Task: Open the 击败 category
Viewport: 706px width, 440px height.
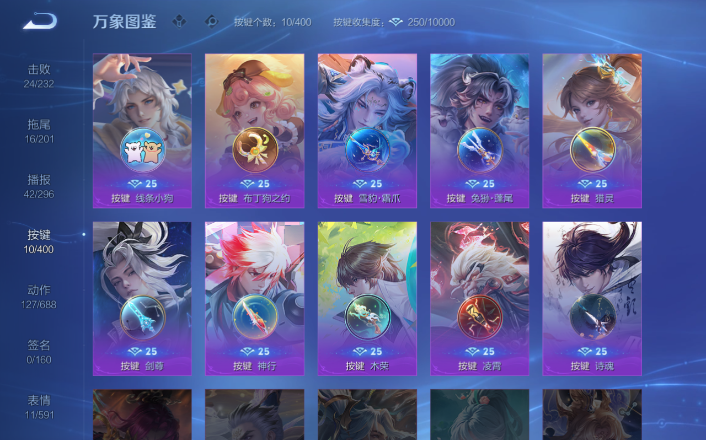Action: coord(39,75)
